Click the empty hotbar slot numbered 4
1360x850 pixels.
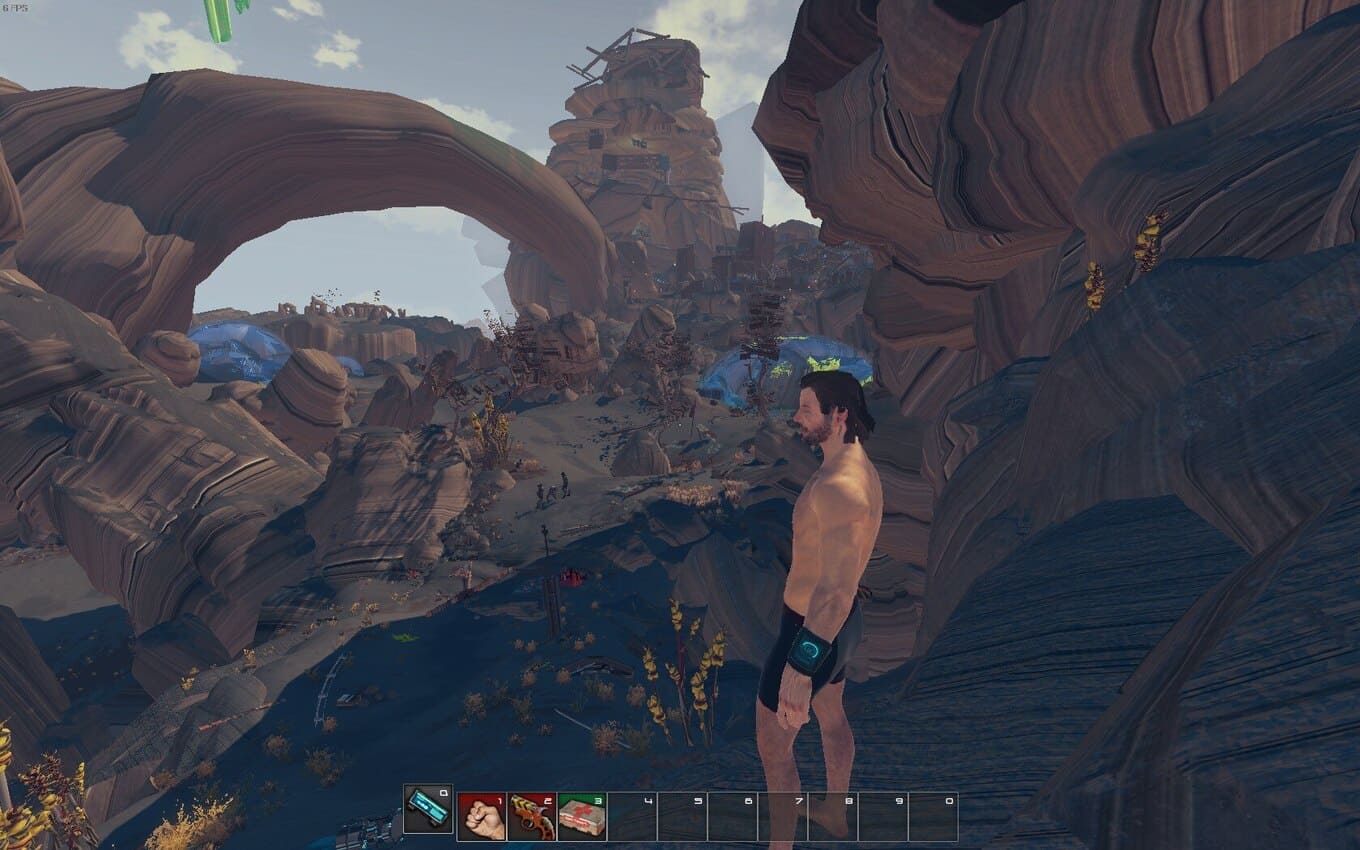pos(632,816)
